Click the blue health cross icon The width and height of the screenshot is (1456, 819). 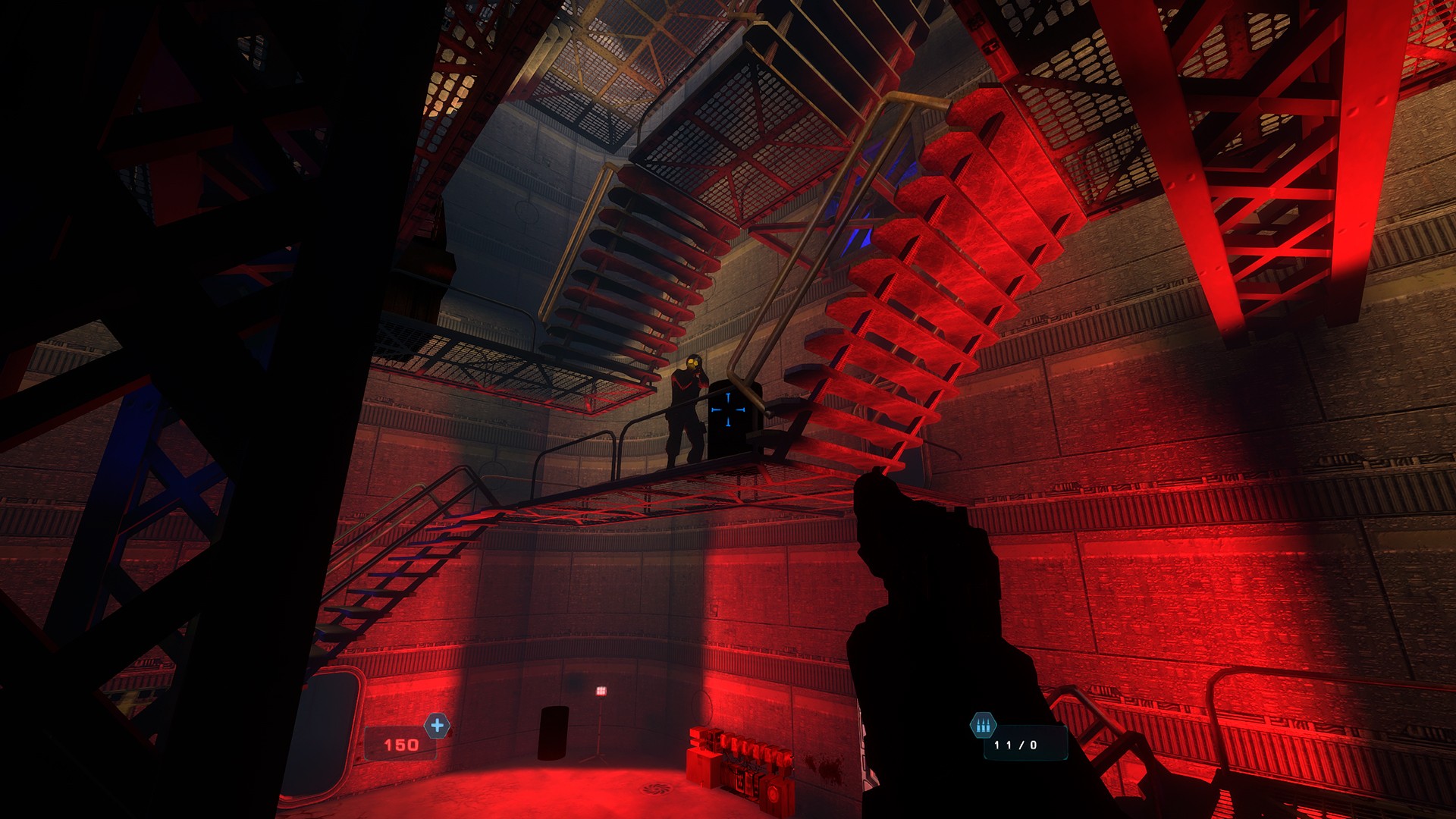437,726
